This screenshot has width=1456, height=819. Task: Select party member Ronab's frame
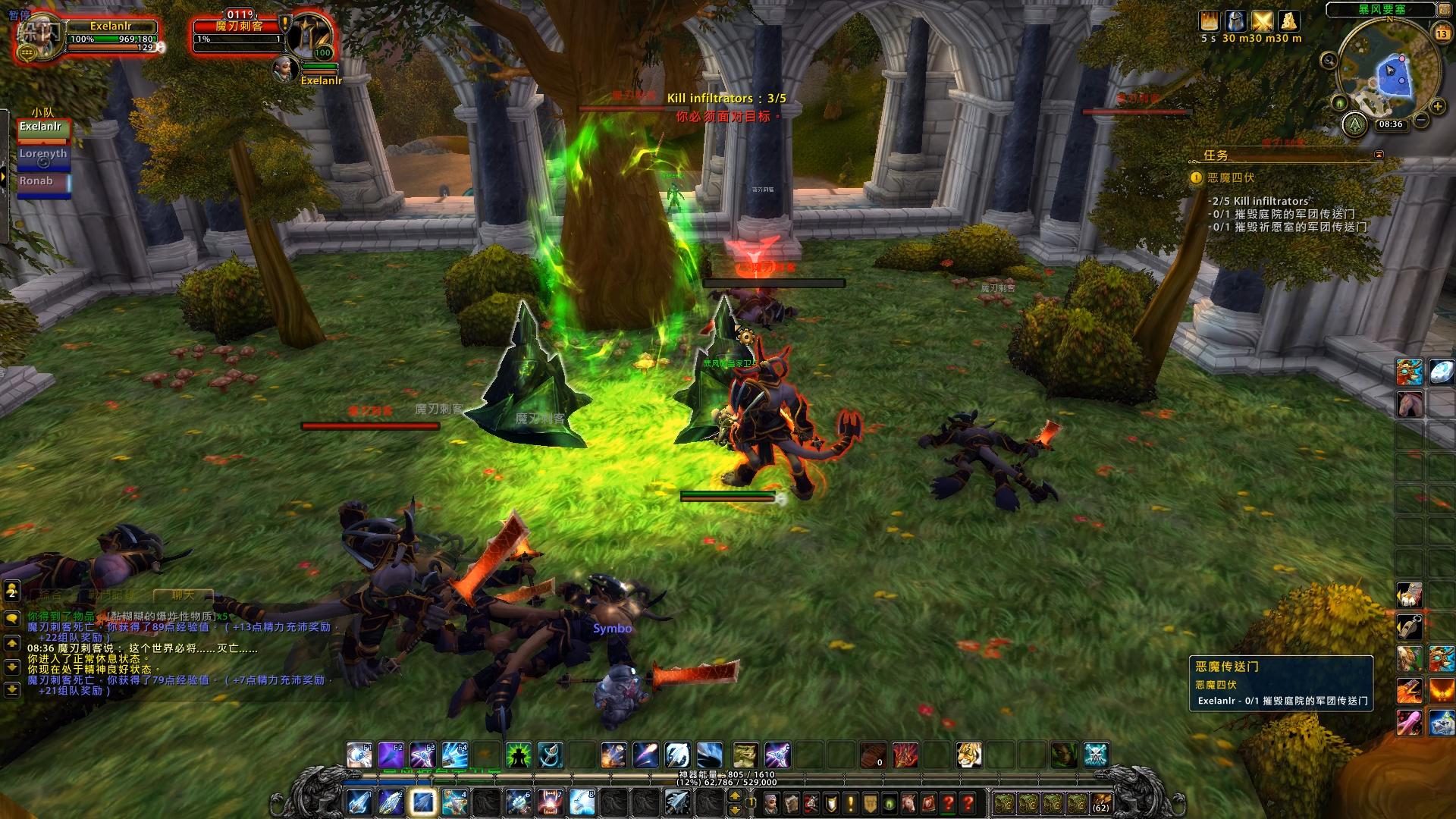(44, 184)
